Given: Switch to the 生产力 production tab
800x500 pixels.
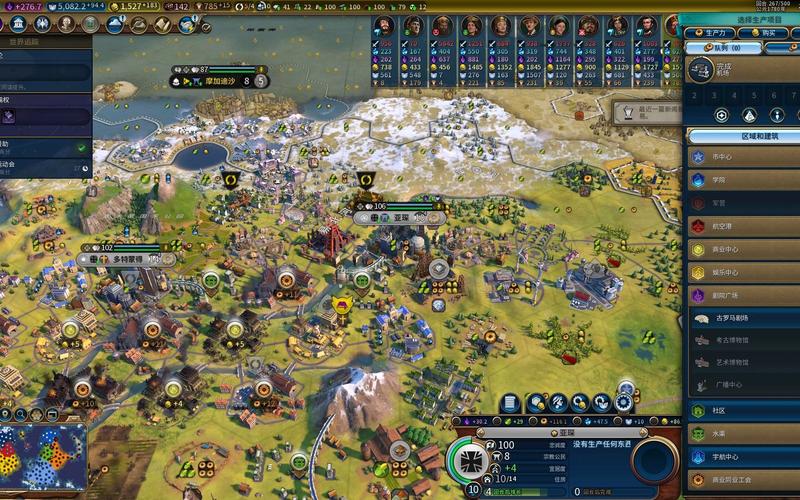Looking at the screenshot, I should tap(710, 33).
